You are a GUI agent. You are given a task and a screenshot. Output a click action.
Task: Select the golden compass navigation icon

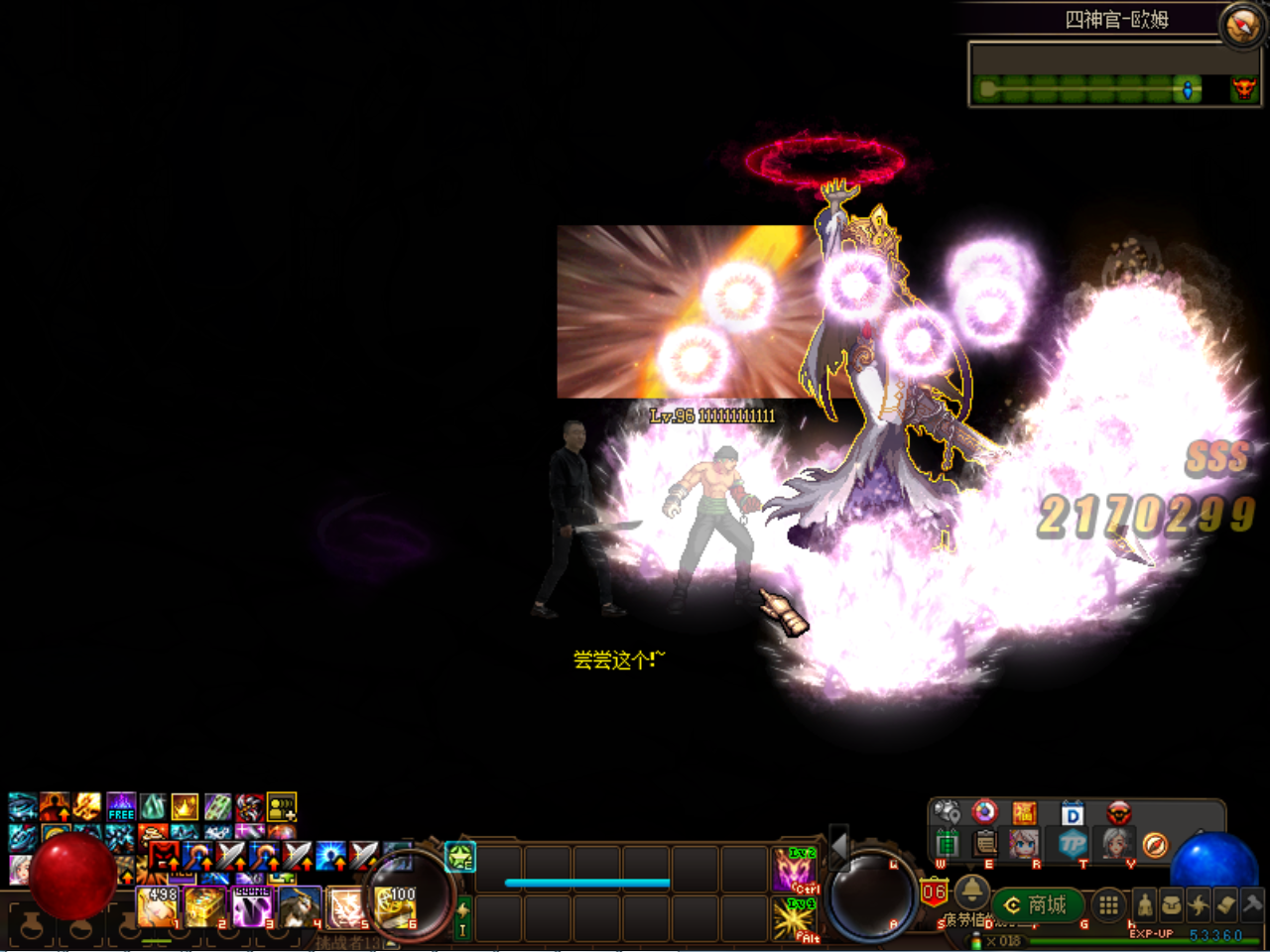pyautogui.click(x=1155, y=846)
